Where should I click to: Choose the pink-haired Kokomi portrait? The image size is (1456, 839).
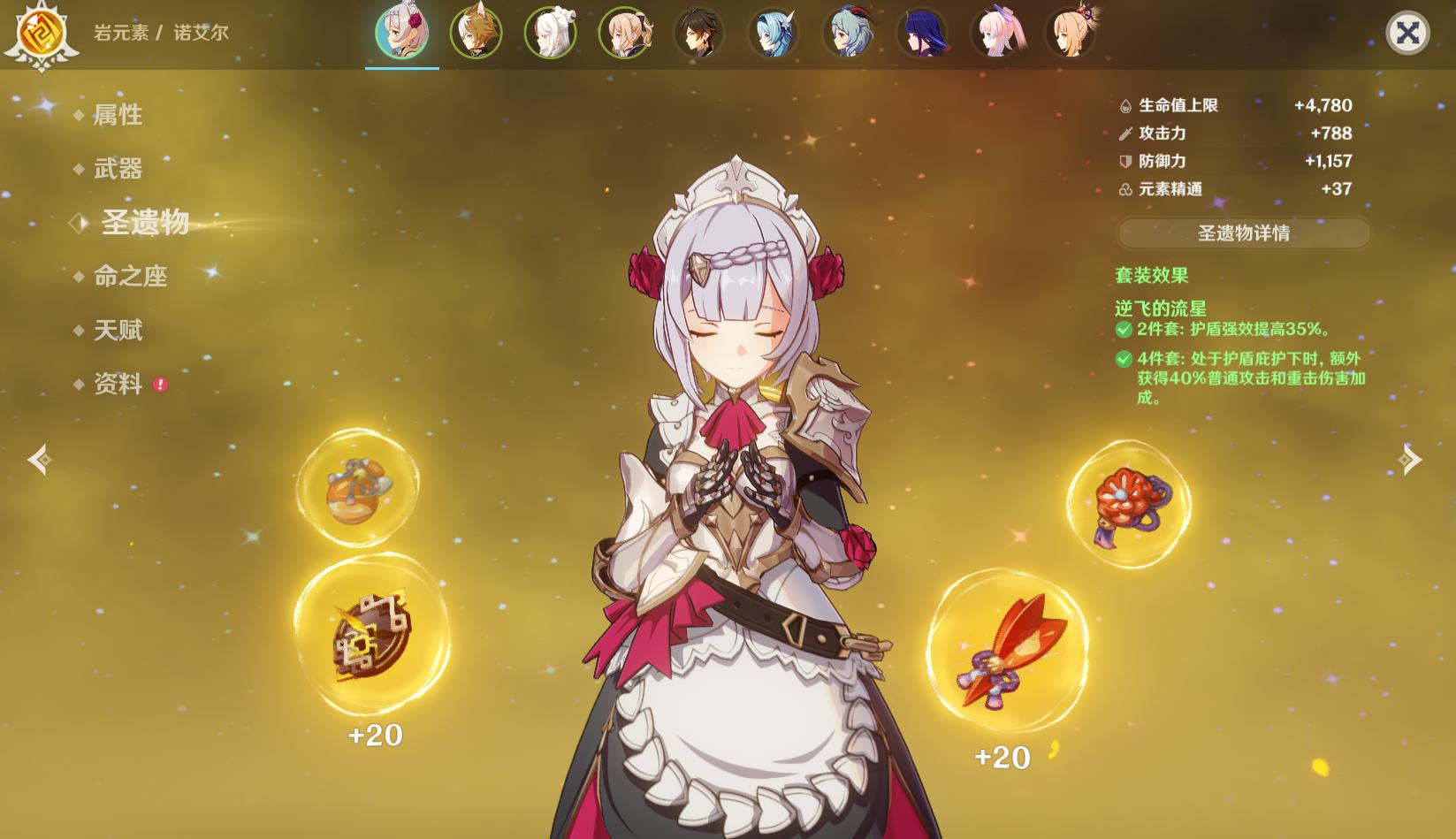pyautogui.click(x=995, y=34)
